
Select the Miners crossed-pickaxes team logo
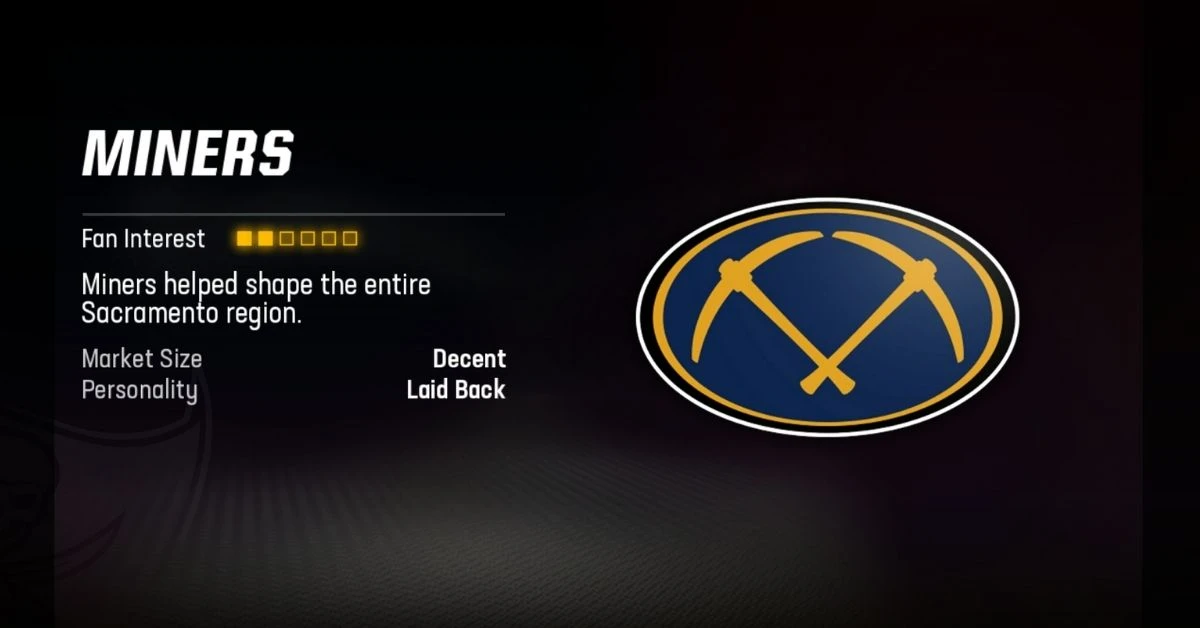(827, 315)
